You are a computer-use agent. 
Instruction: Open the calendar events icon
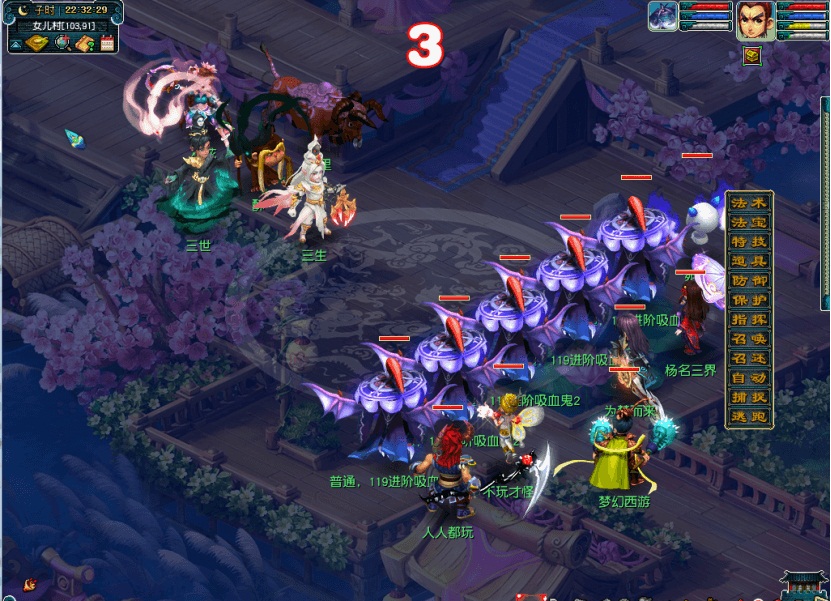(x=107, y=43)
